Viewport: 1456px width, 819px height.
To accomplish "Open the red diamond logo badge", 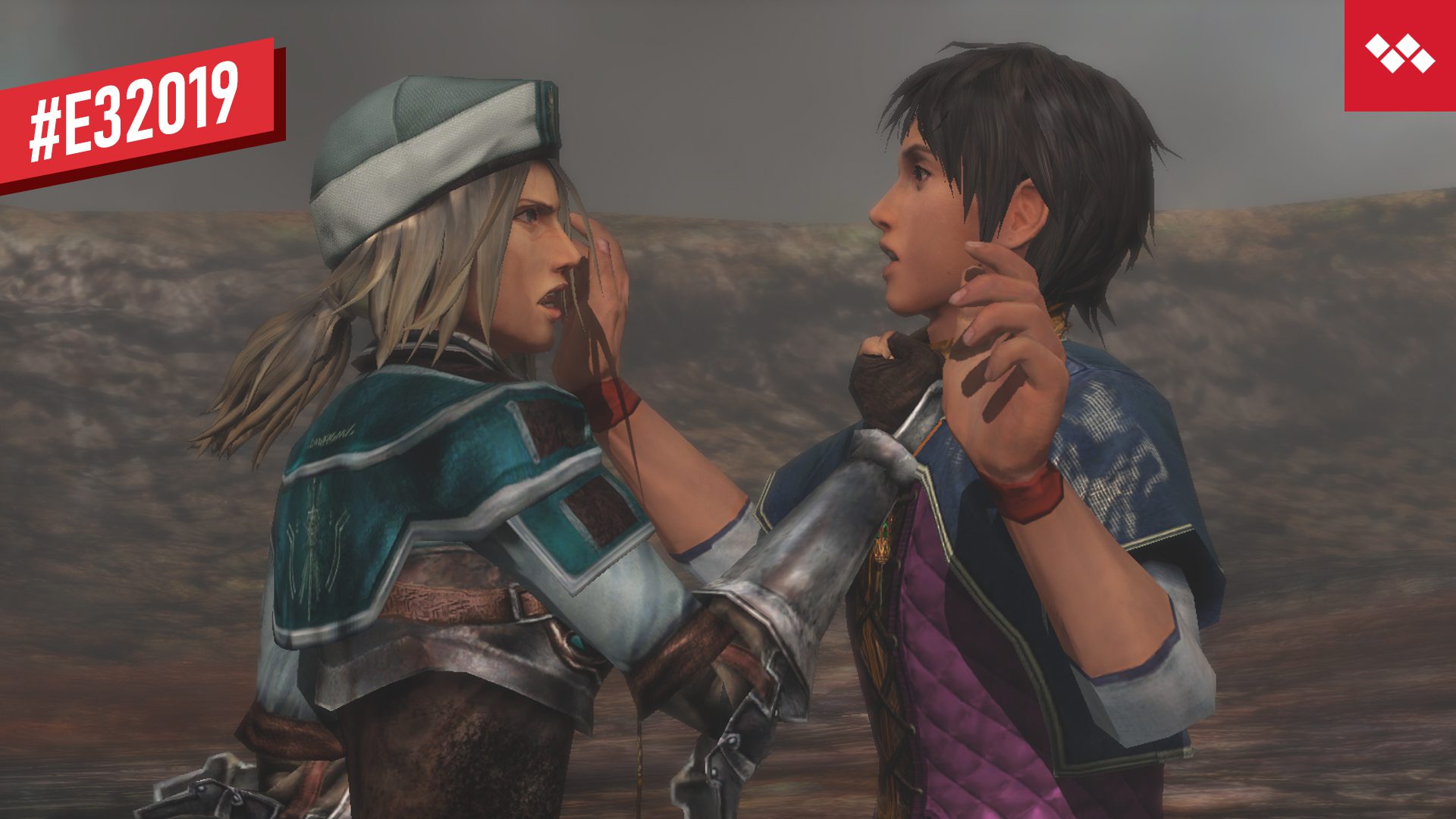I will (1399, 55).
